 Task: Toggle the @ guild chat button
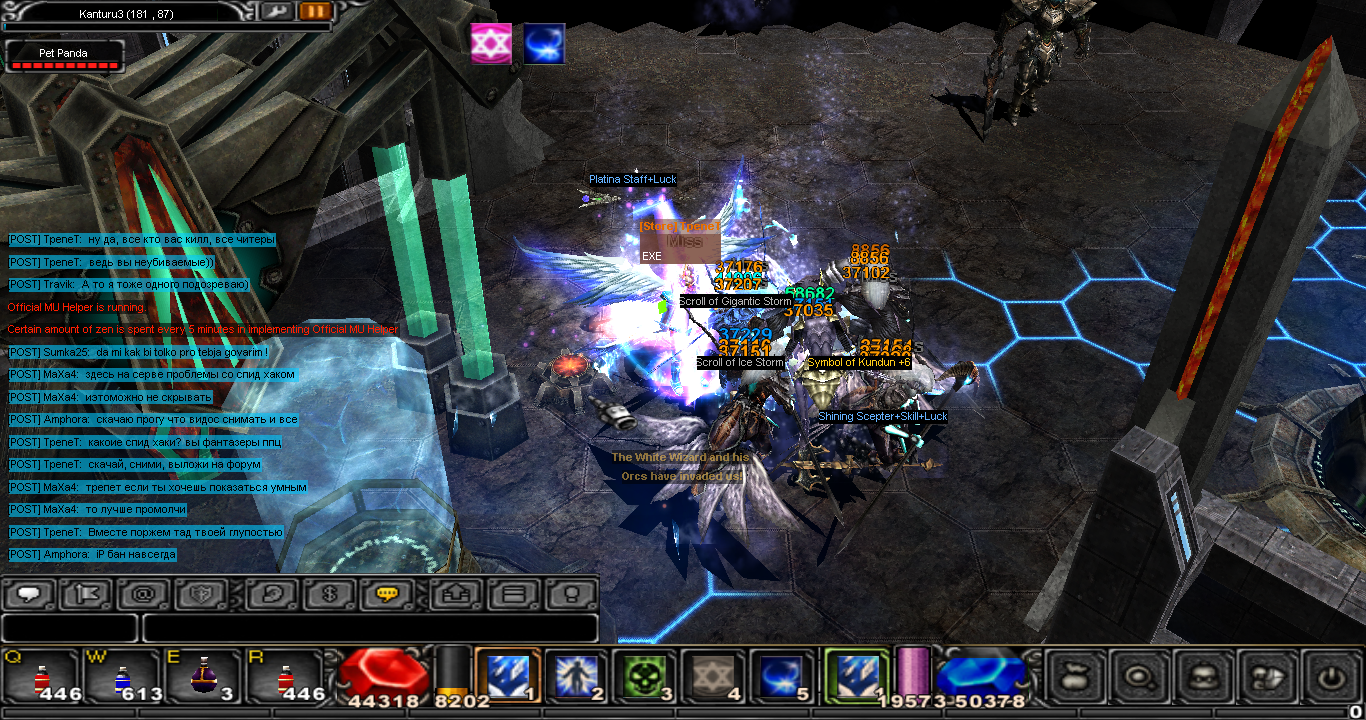click(143, 594)
